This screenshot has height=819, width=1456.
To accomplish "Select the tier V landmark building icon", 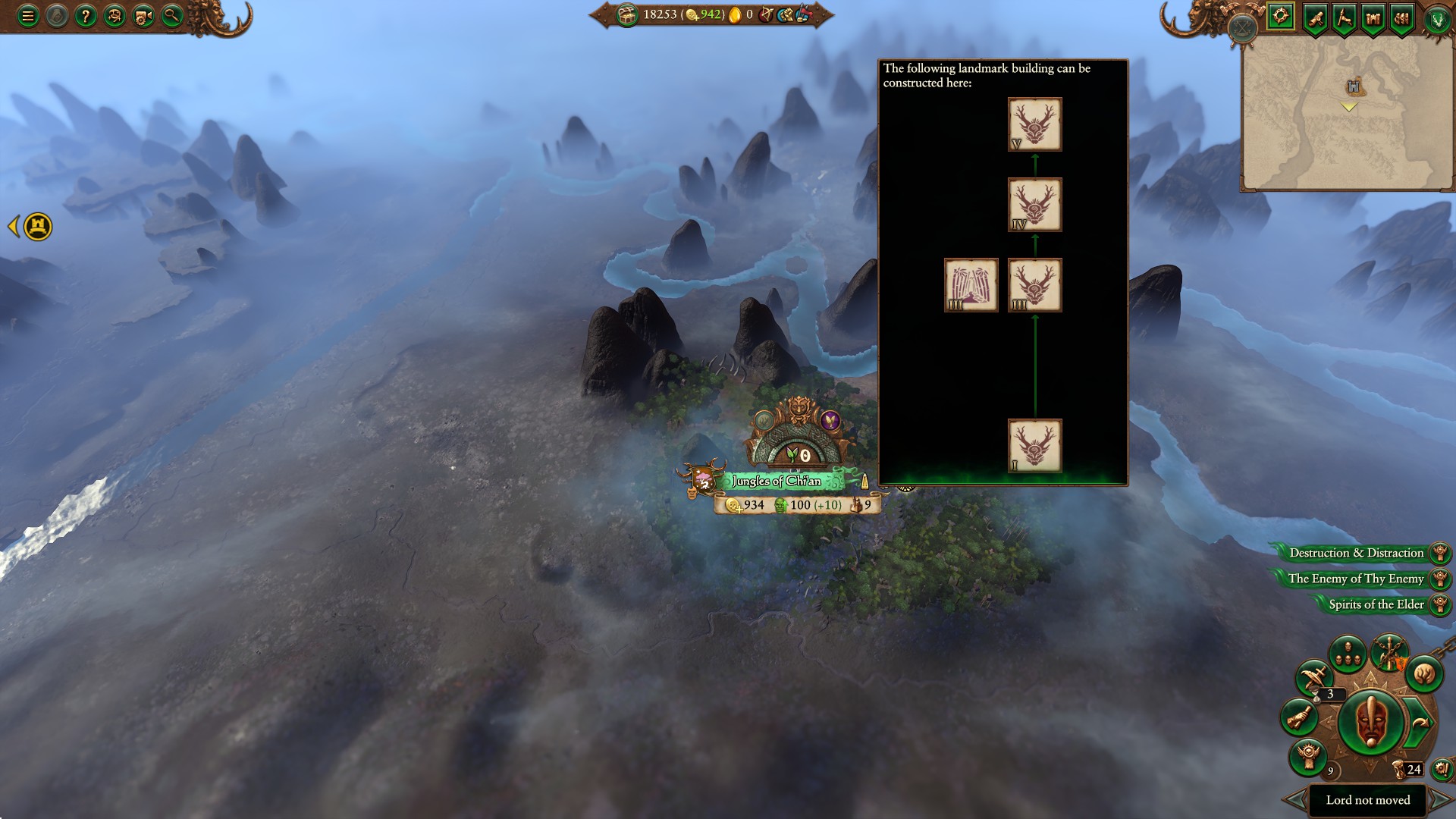I will click(x=1034, y=124).
